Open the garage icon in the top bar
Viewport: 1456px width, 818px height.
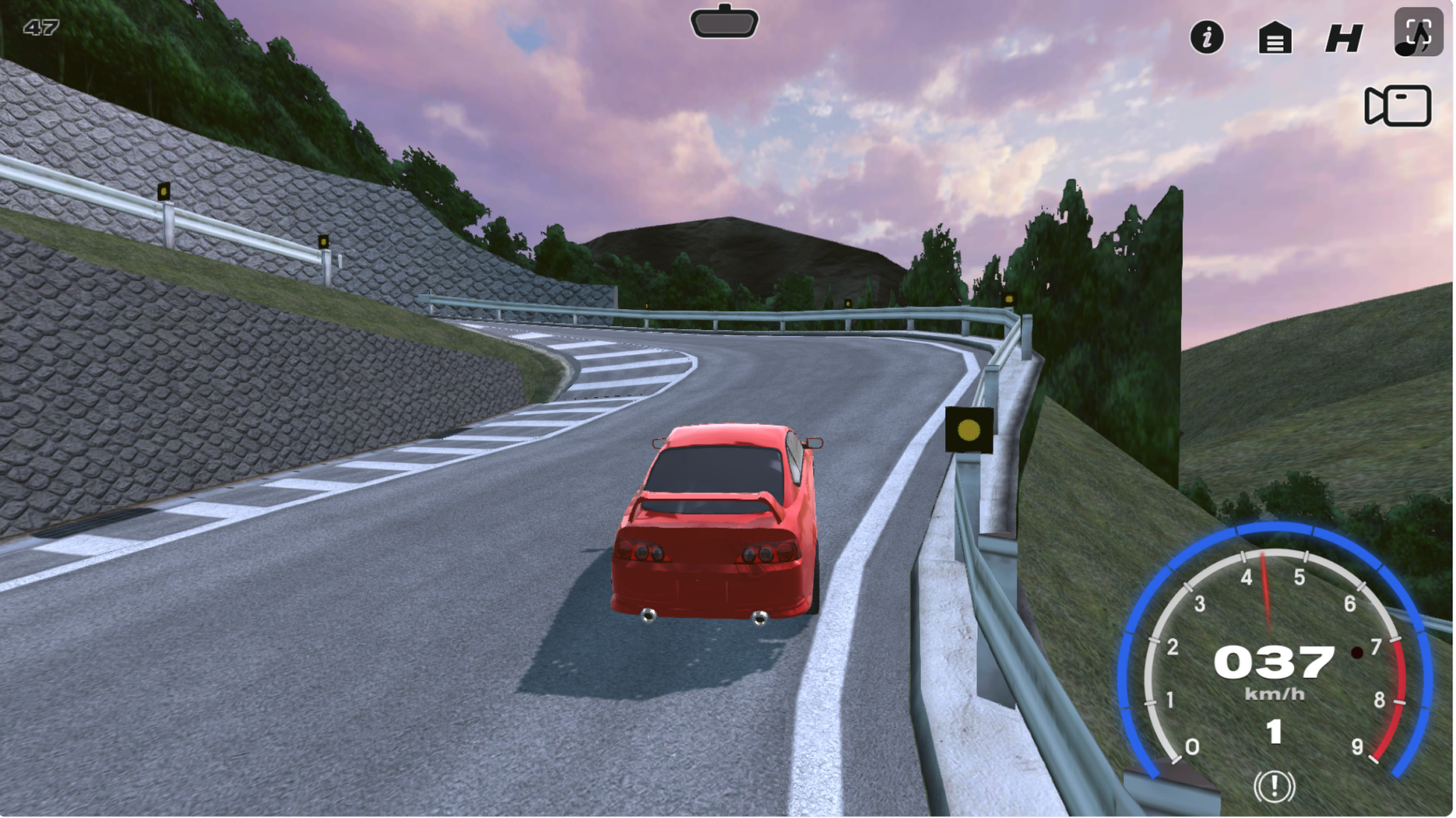1275,38
